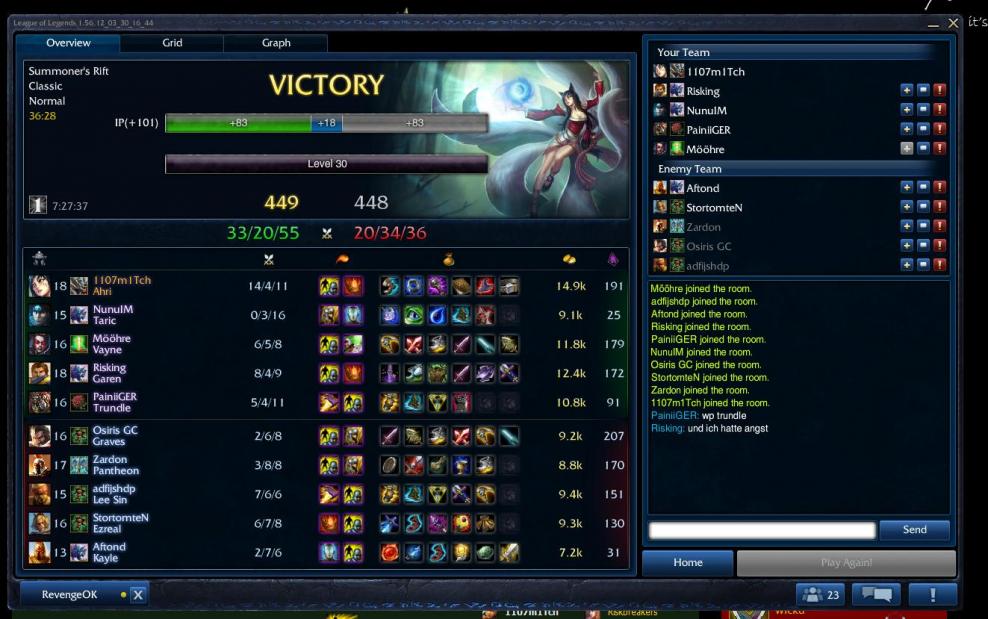This screenshot has height=619, width=988.
Task: Select NunuIM in Your Team list
Action: point(706,110)
